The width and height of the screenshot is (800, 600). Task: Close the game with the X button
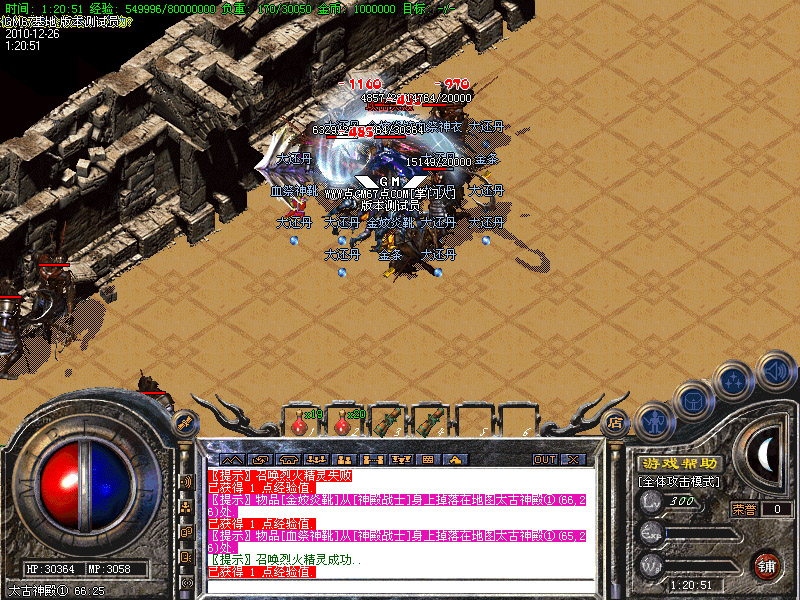point(573,459)
